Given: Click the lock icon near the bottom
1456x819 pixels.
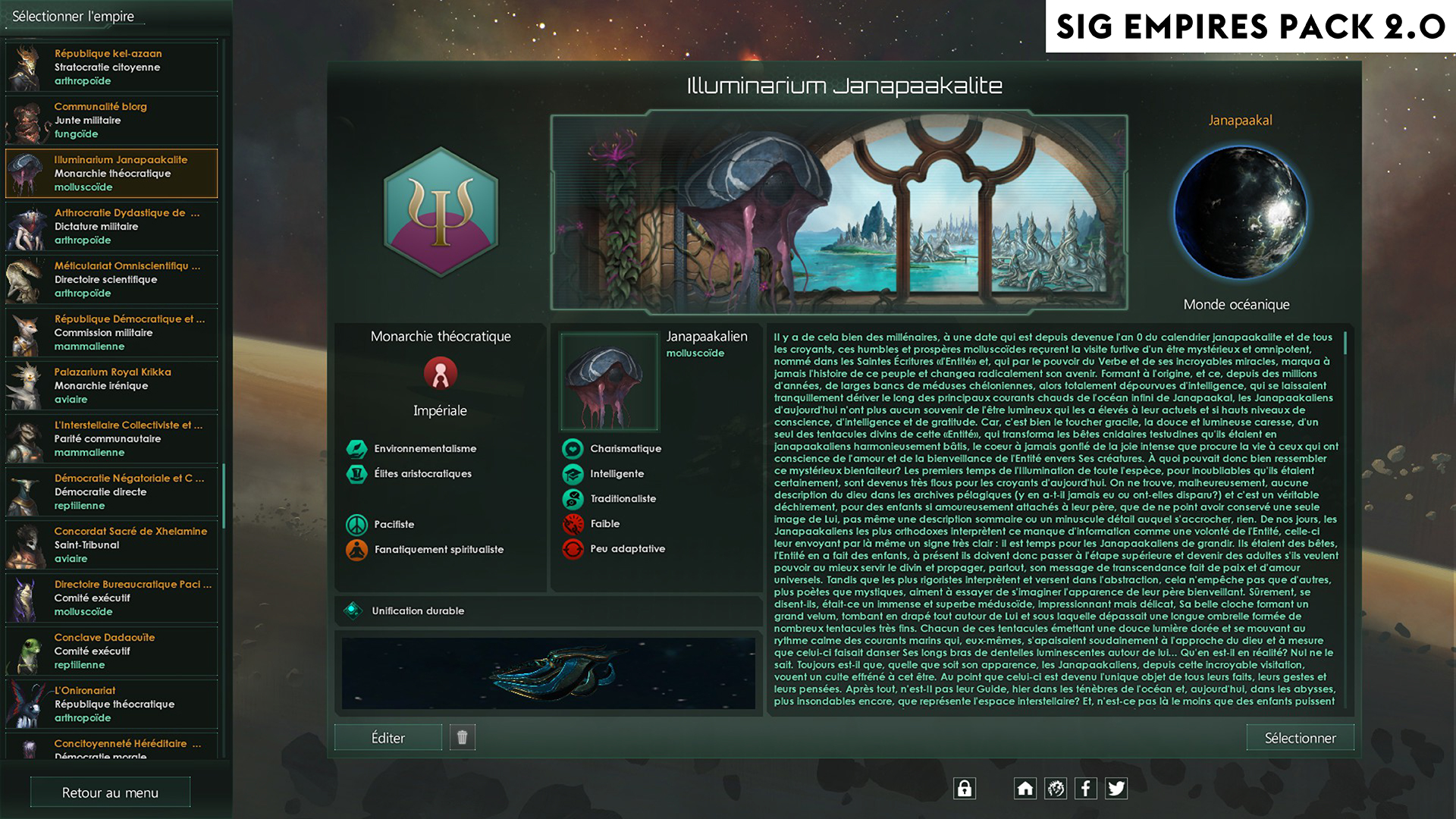Looking at the screenshot, I should click(x=964, y=789).
